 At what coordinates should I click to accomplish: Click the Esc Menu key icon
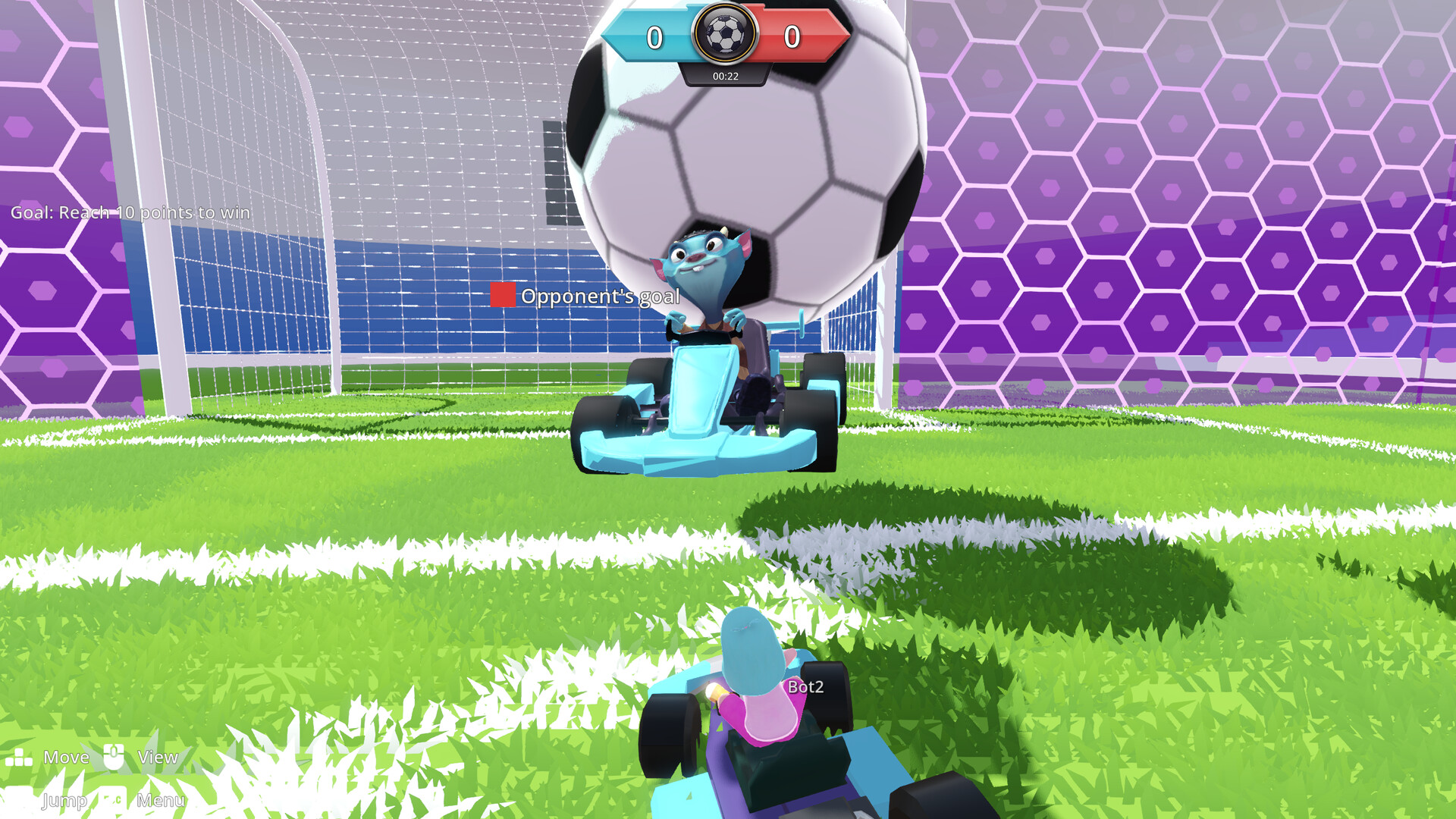[114, 800]
